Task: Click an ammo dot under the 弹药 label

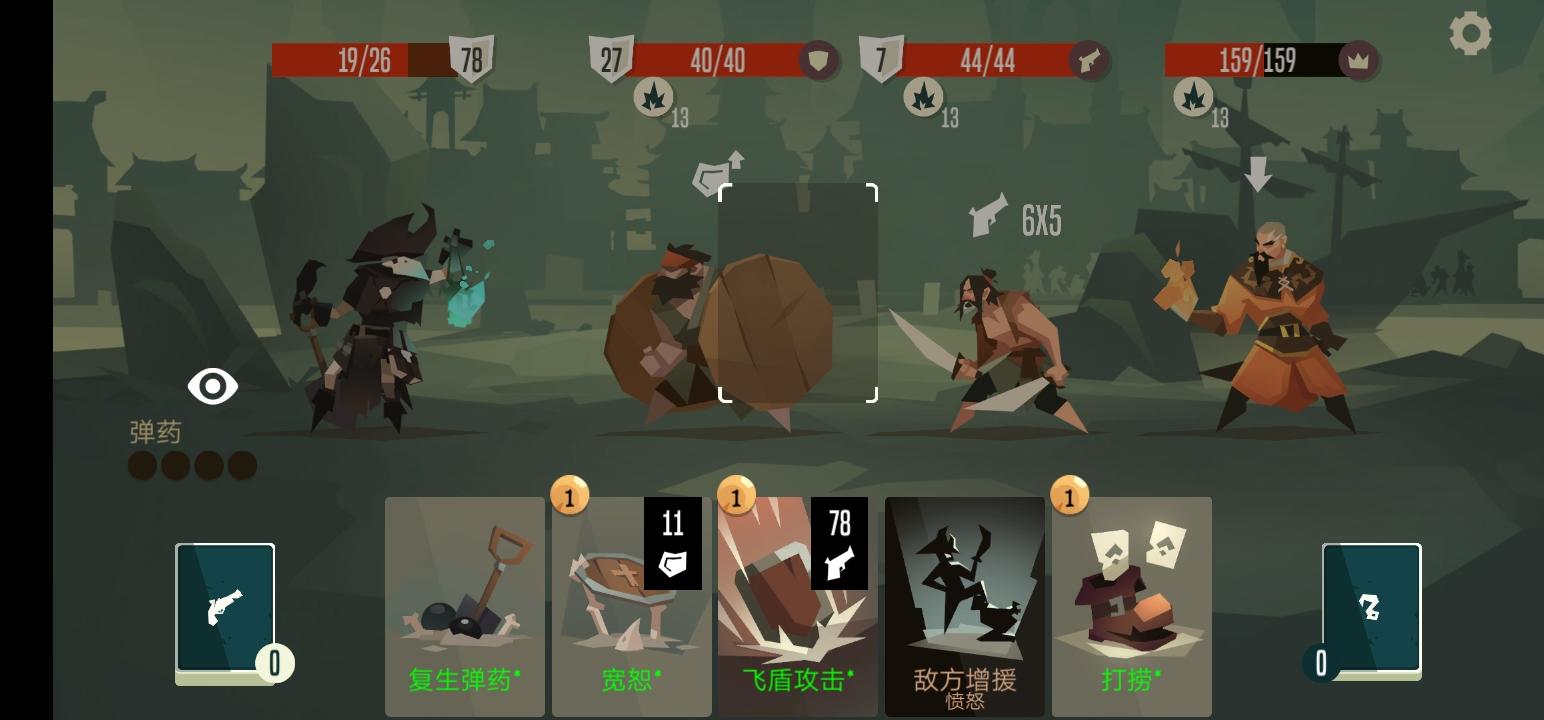Action: click(x=141, y=464)
